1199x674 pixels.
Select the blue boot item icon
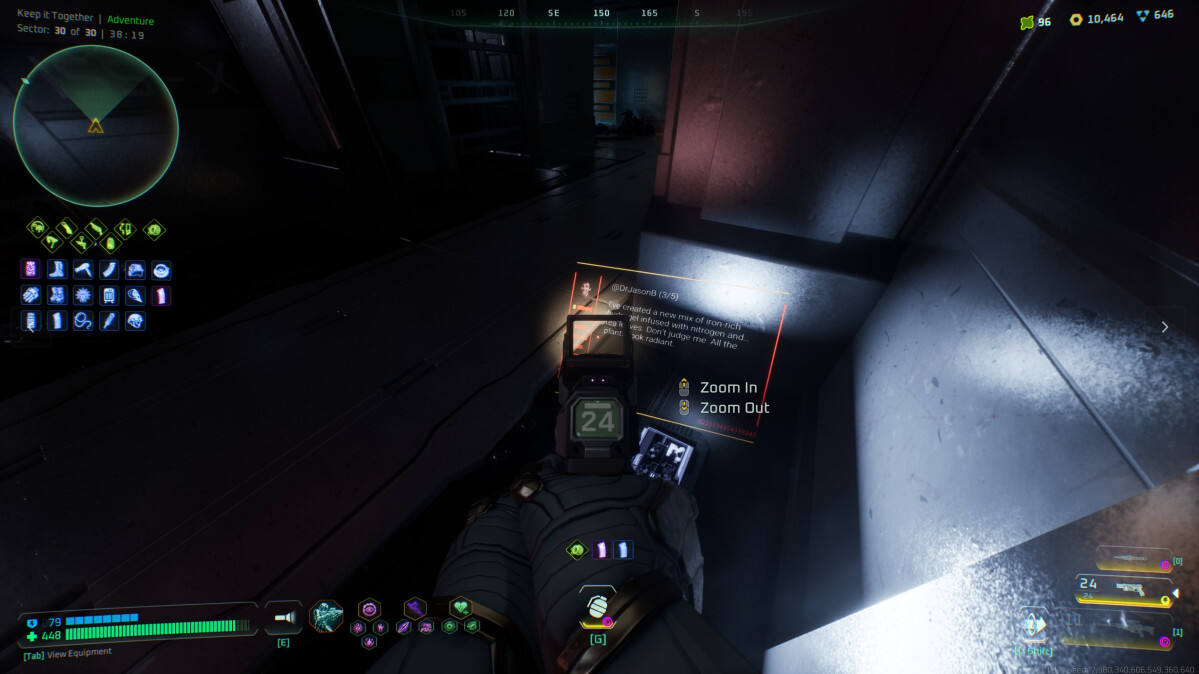tap(56, 269)
